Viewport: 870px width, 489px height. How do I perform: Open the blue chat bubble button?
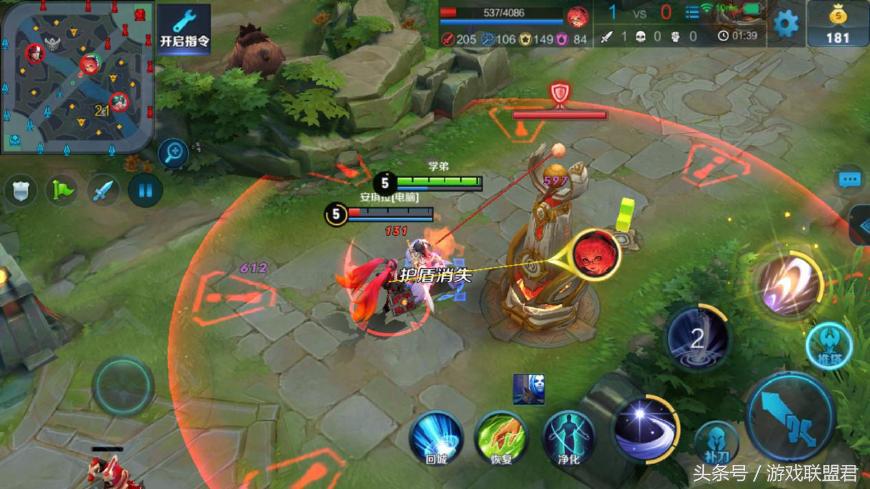coord(850,179)
